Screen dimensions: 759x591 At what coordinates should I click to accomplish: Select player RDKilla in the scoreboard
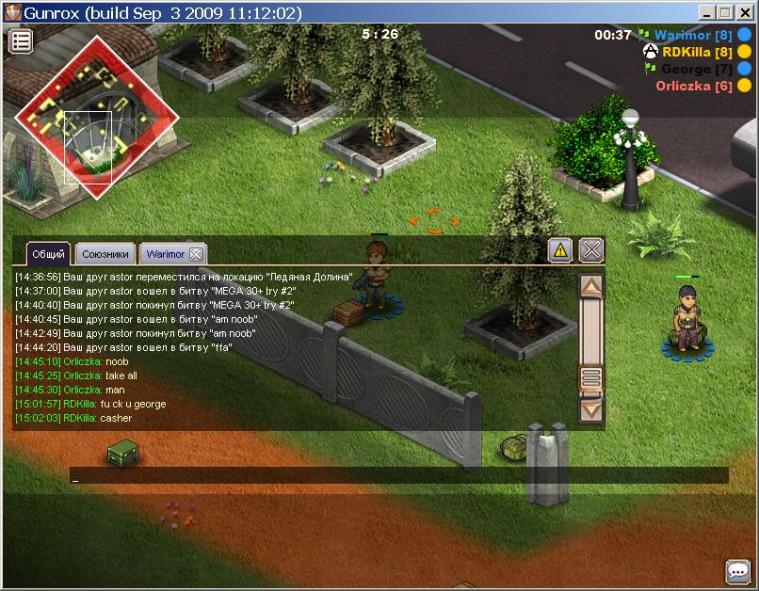pyautogui.click(x=697, y=52)
